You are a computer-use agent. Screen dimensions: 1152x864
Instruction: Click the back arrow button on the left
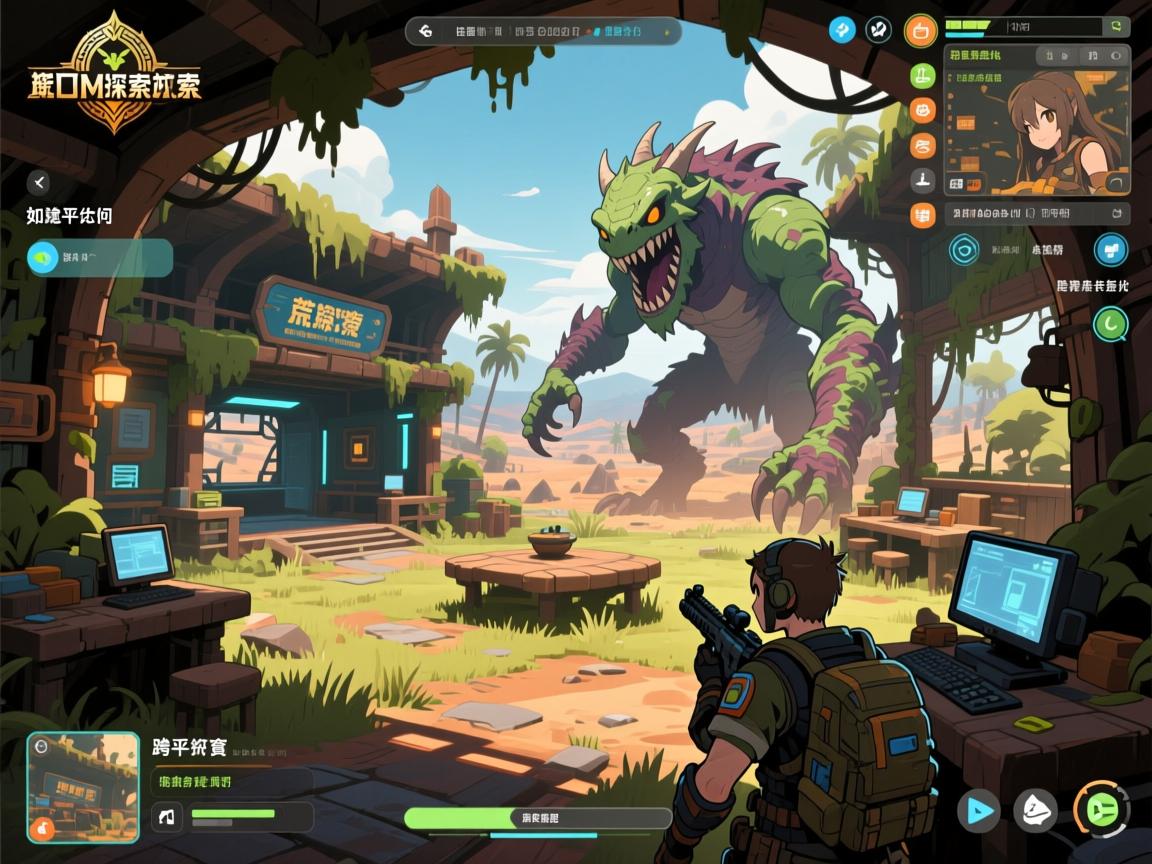38,181
